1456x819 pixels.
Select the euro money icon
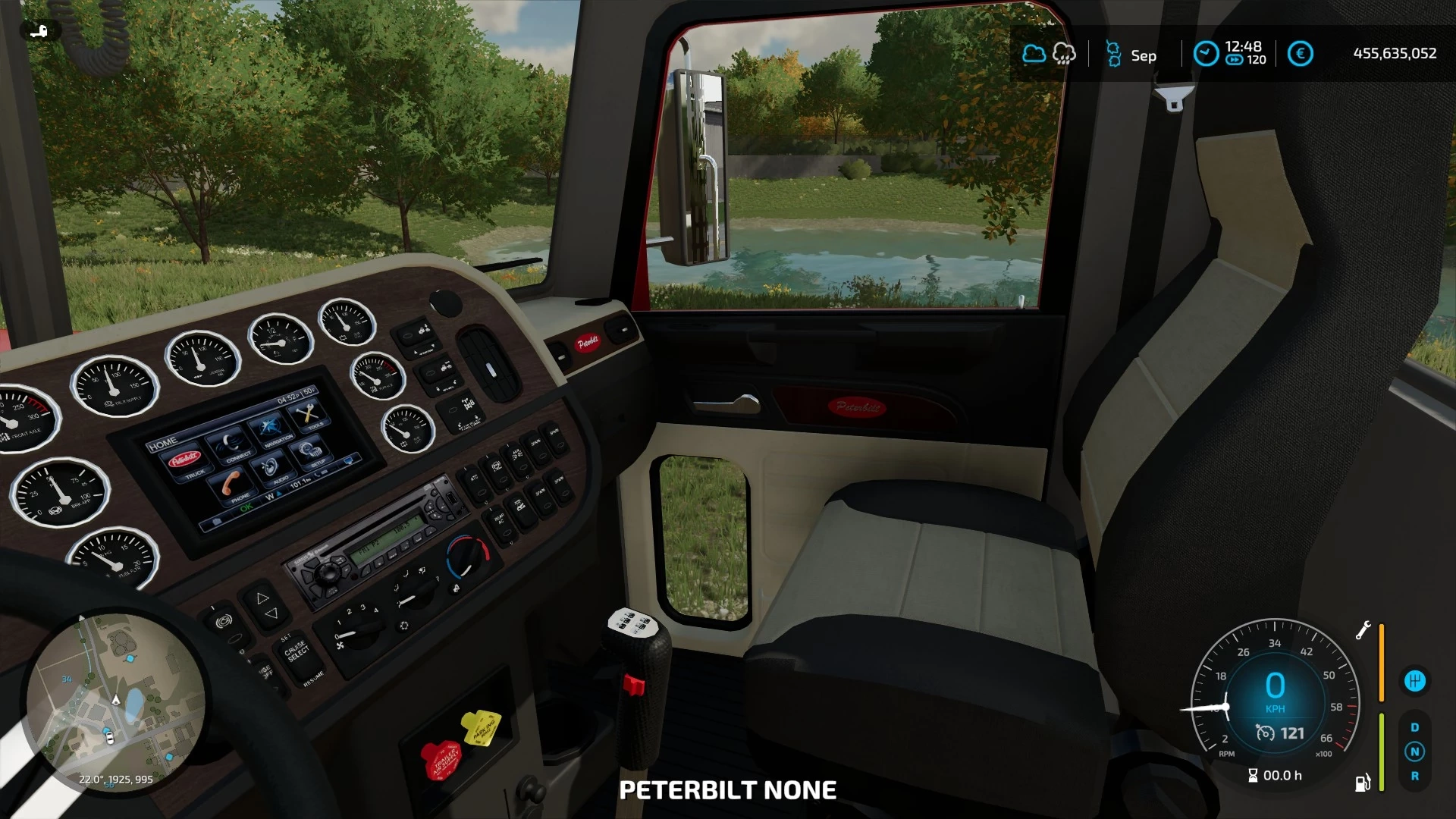click(1300, 54)
